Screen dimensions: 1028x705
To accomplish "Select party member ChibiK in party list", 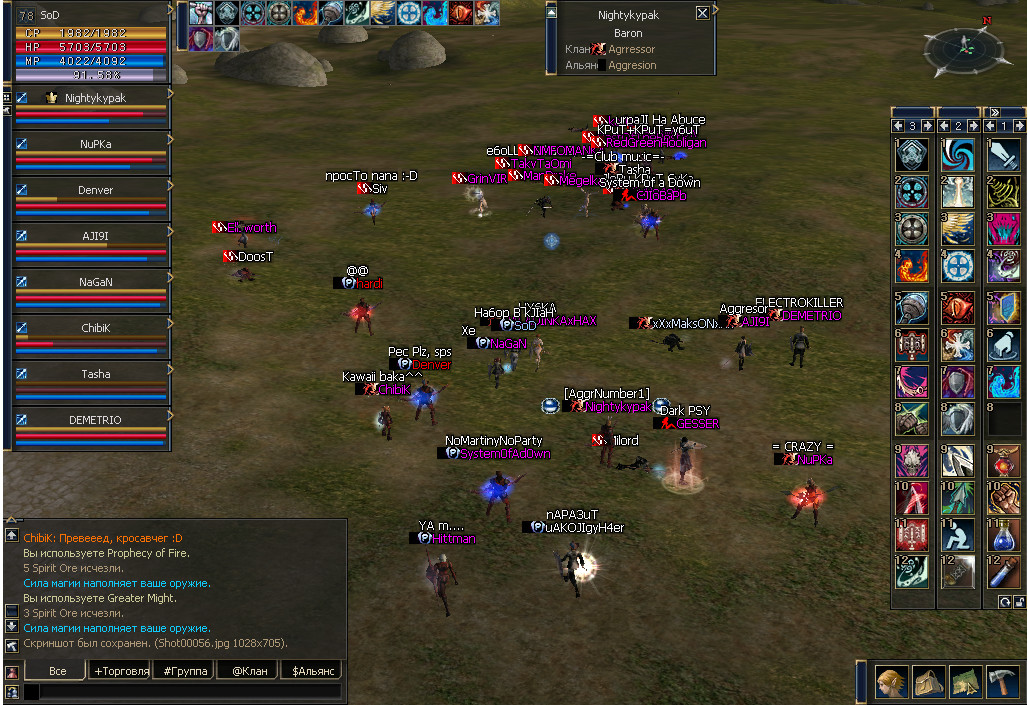I will (95, 328).
